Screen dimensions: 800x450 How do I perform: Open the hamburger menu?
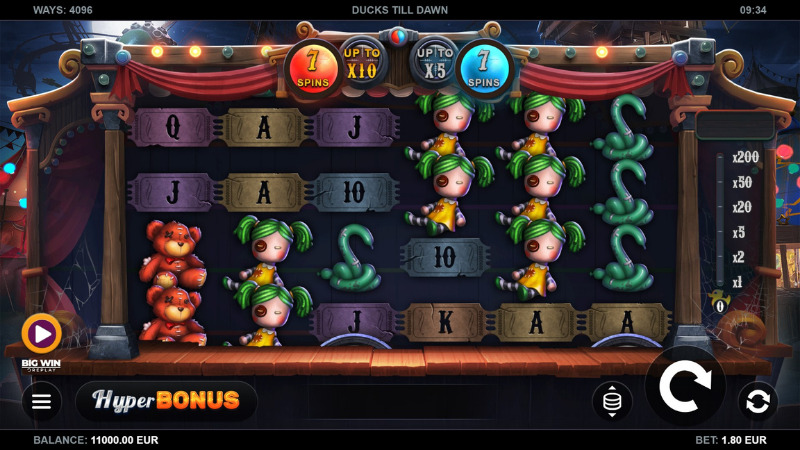tap(41, 402)
